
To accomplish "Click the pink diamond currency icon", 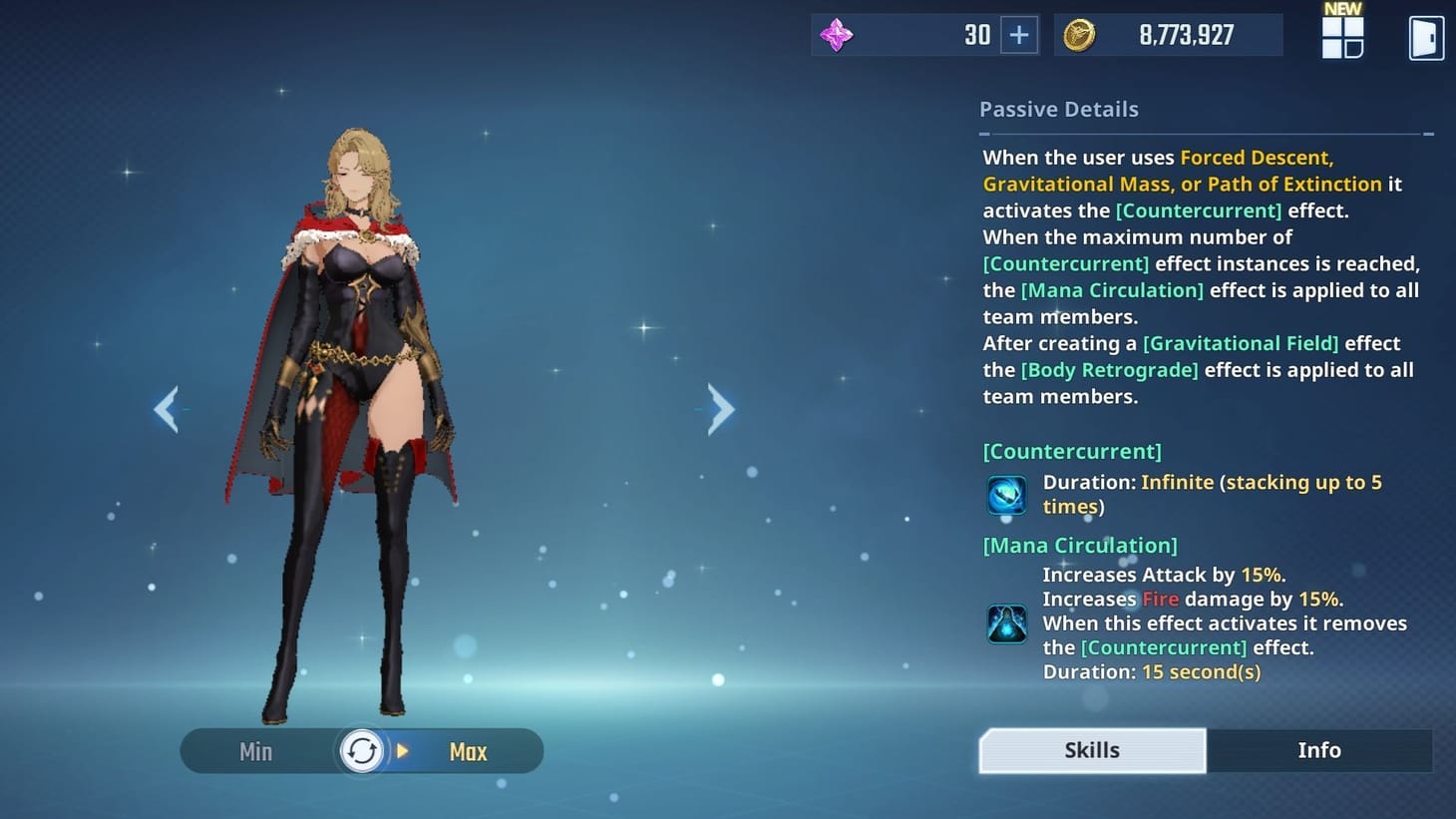I will click(836, 34).
